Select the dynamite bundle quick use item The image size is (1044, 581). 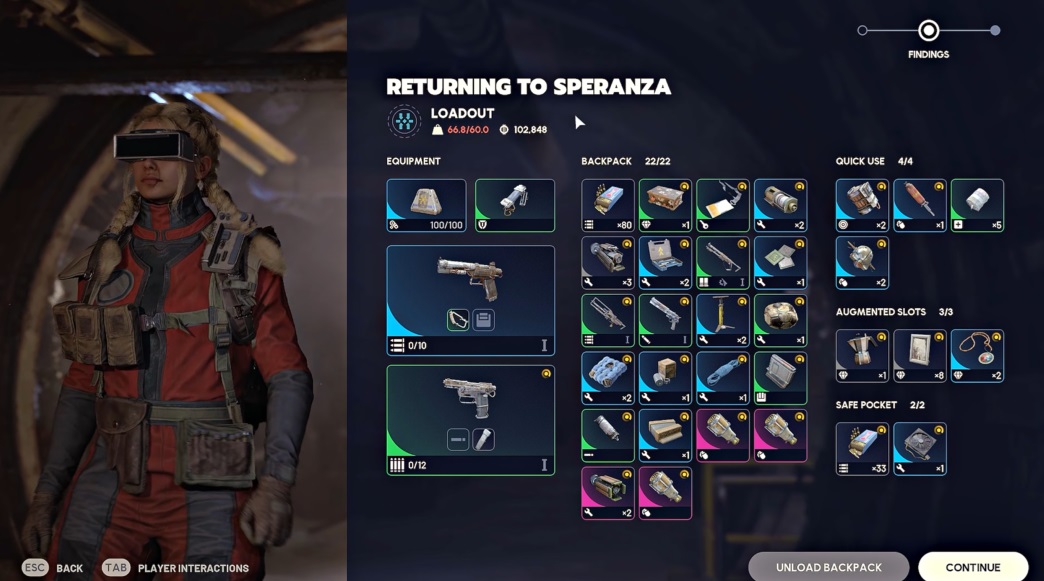861,205
